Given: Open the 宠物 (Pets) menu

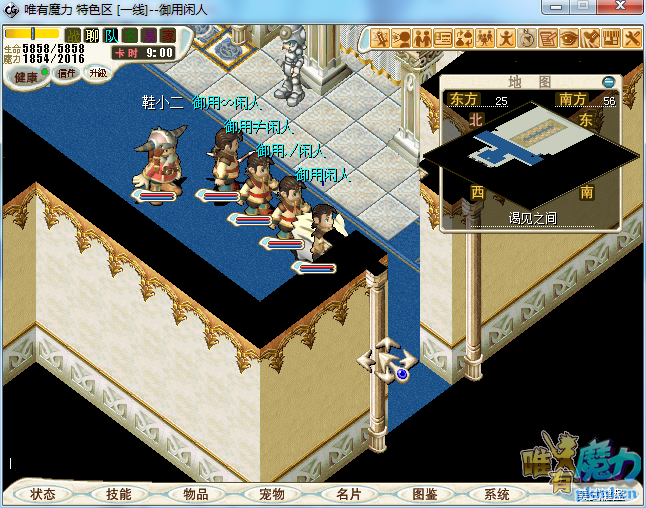Looking at the screenshot, I should click(x=272, y=494).
